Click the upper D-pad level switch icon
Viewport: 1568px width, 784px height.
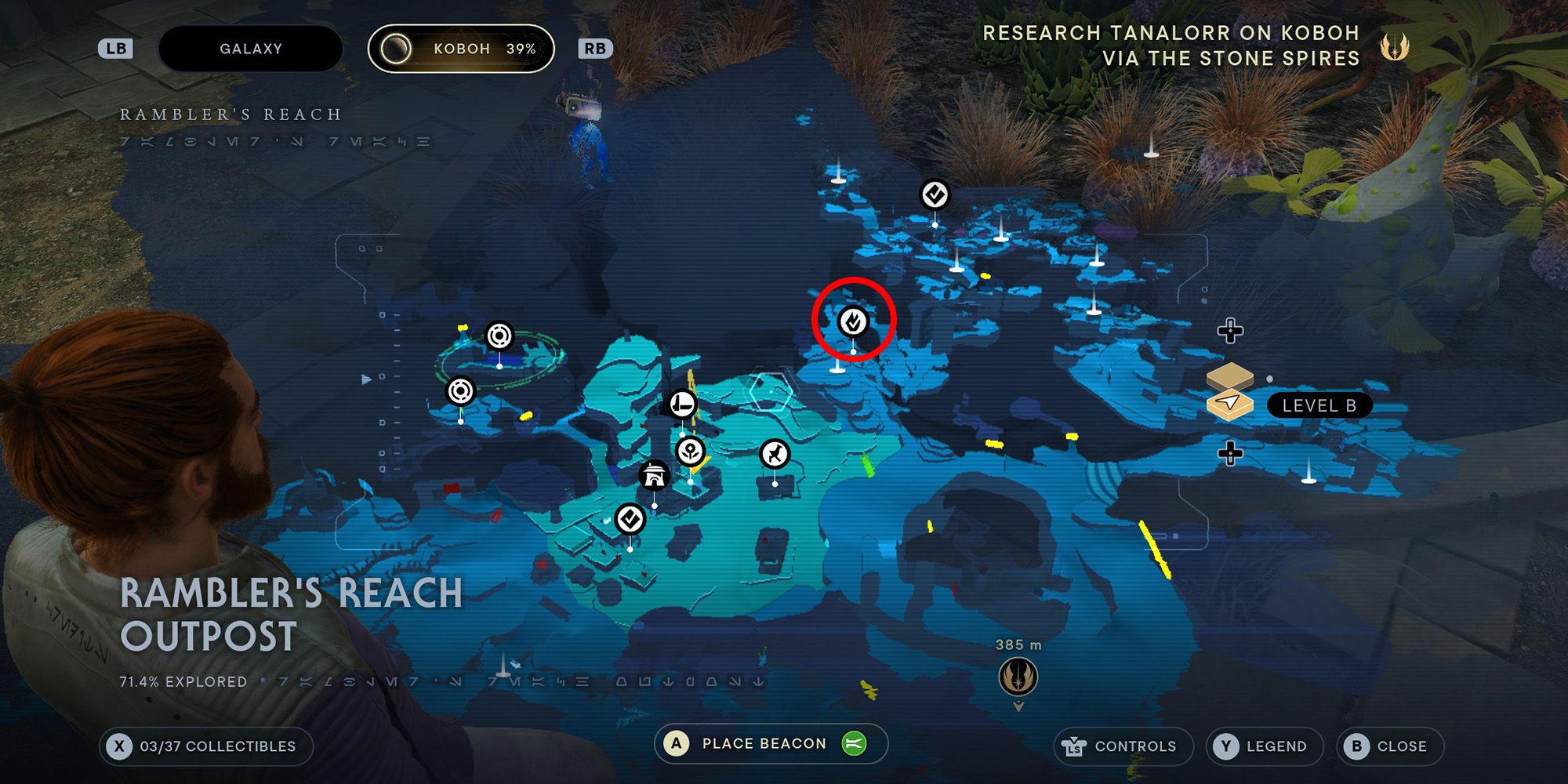pyautogui.click(x=1229, y=332)
